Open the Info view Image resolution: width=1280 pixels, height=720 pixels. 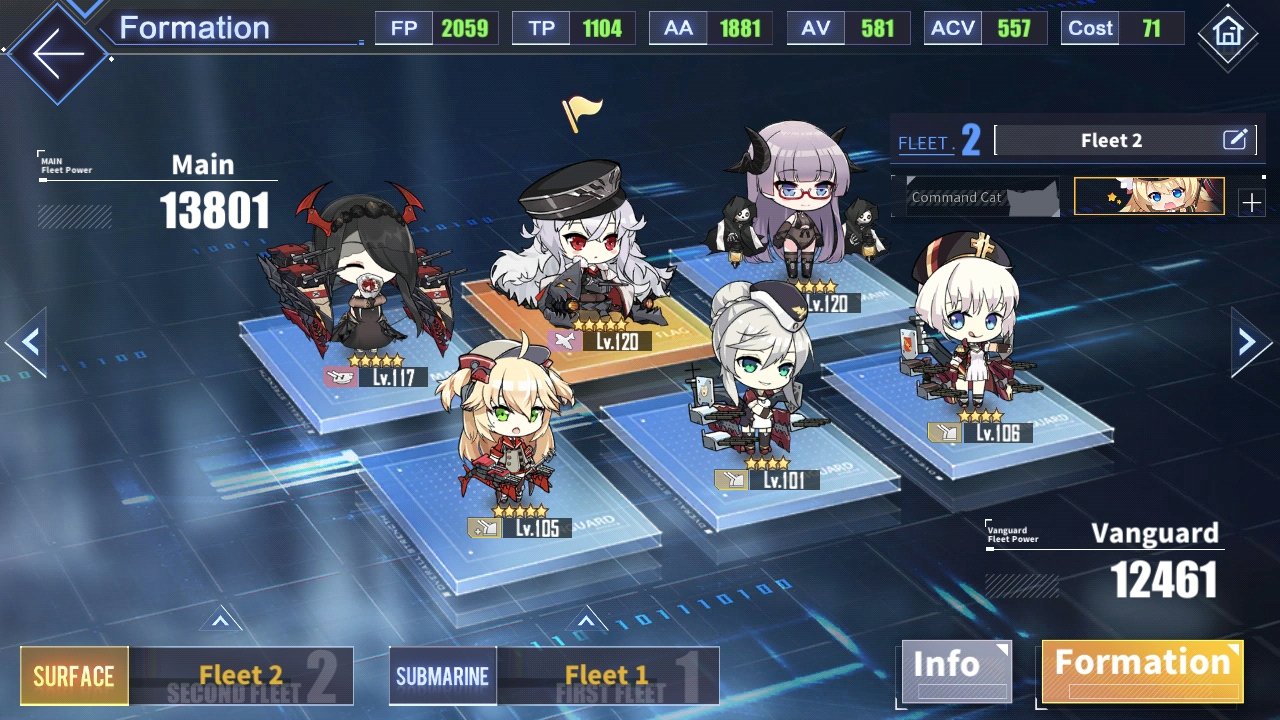click(x=956, y=670)
